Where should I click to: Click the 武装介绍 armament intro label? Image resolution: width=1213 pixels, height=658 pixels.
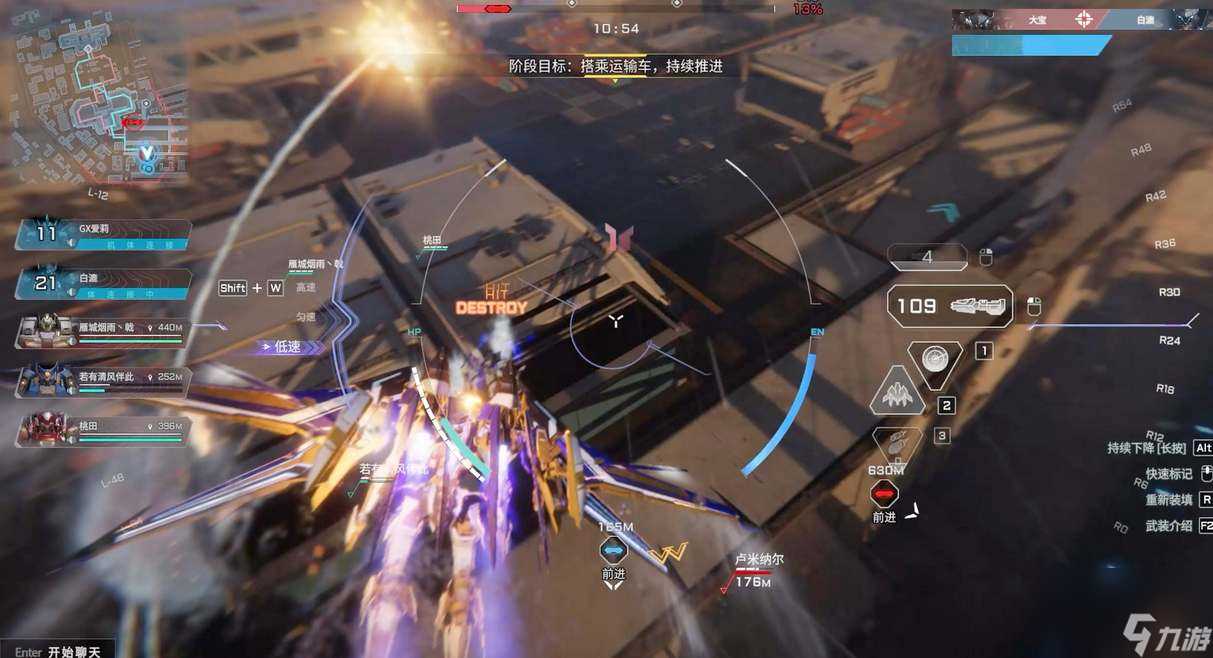1168,526
